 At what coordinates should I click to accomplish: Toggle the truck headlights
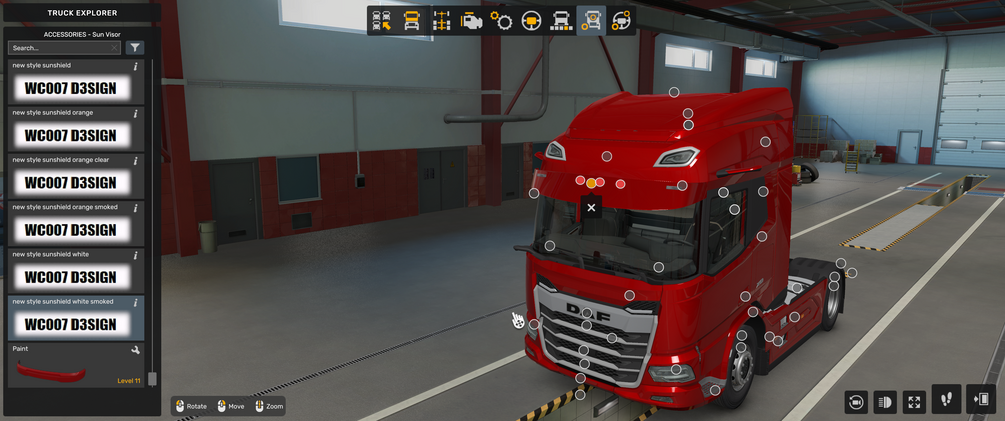tap(884, 402)
